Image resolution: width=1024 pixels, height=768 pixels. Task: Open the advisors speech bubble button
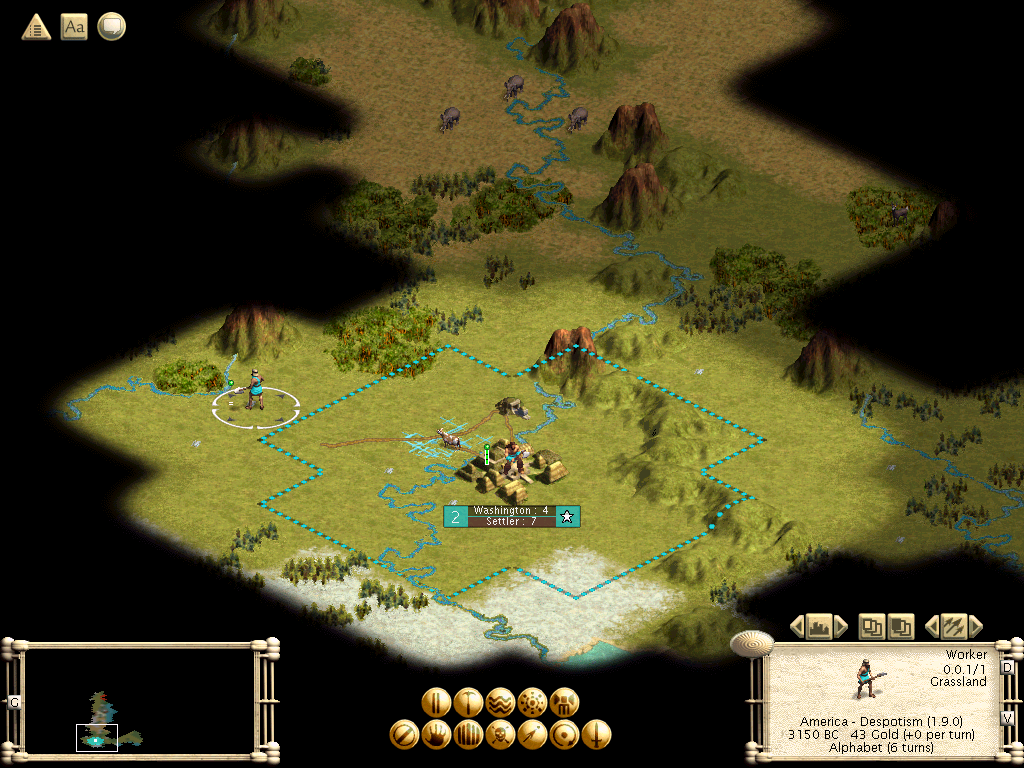111,27
